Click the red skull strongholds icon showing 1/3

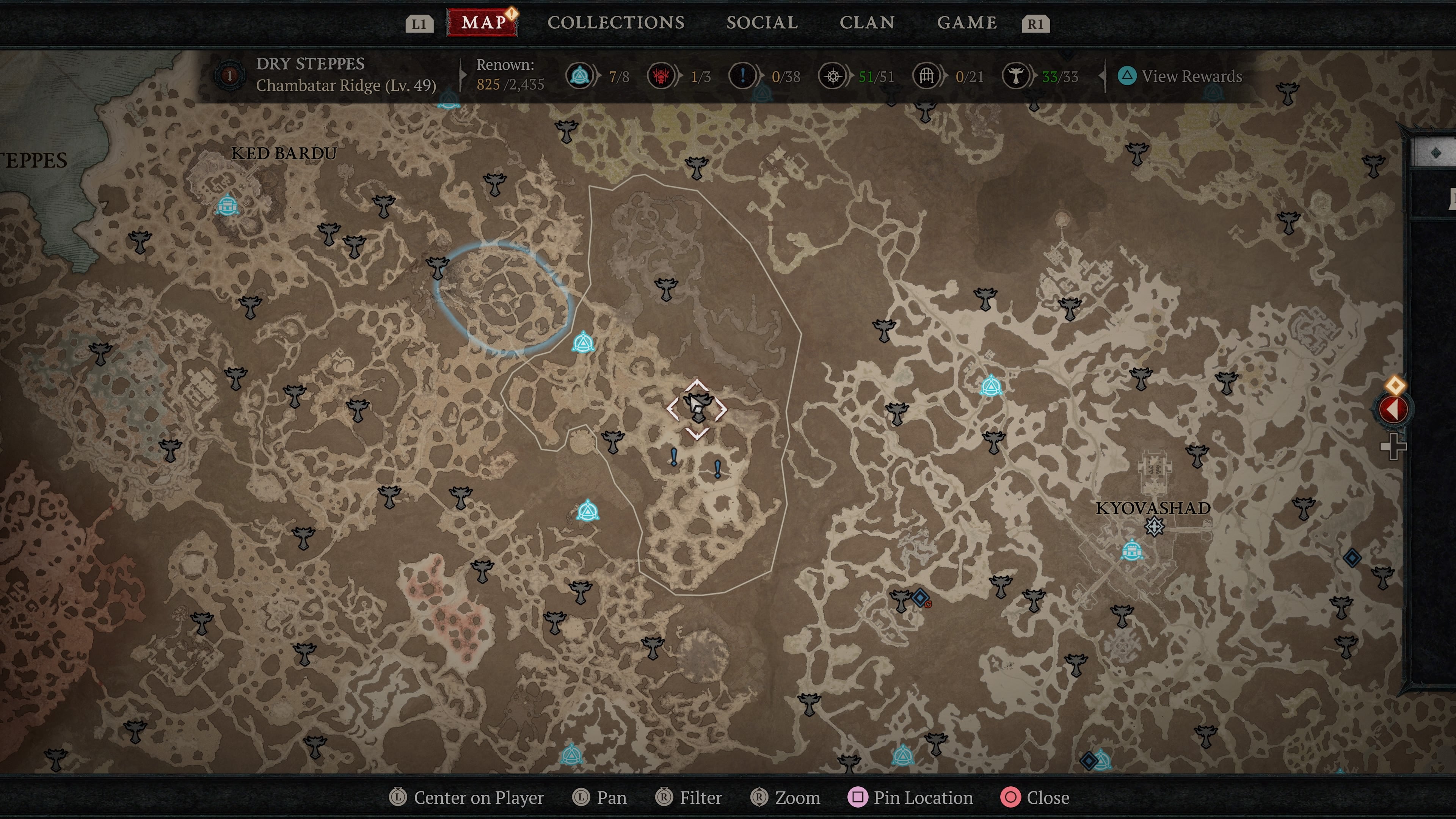pyautogui.click(x=661, y=76)
